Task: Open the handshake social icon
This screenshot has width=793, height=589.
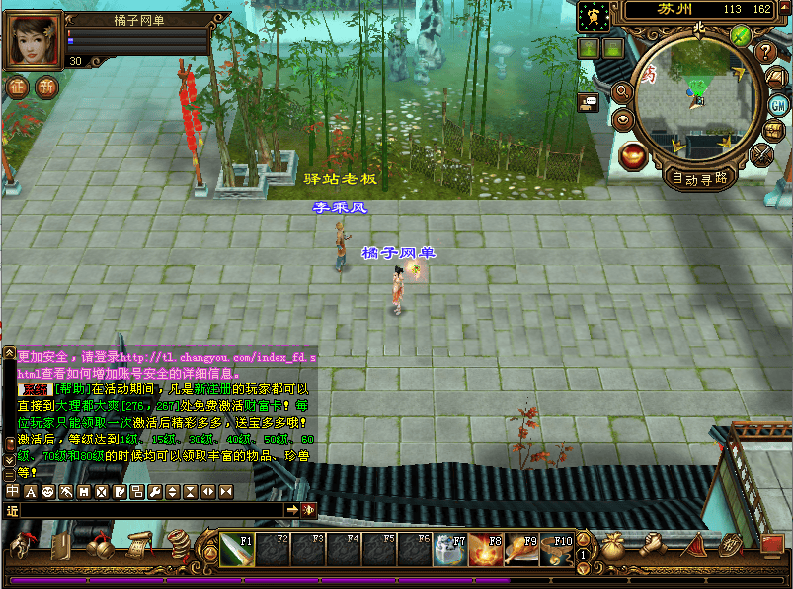Action: coord(653,546)
